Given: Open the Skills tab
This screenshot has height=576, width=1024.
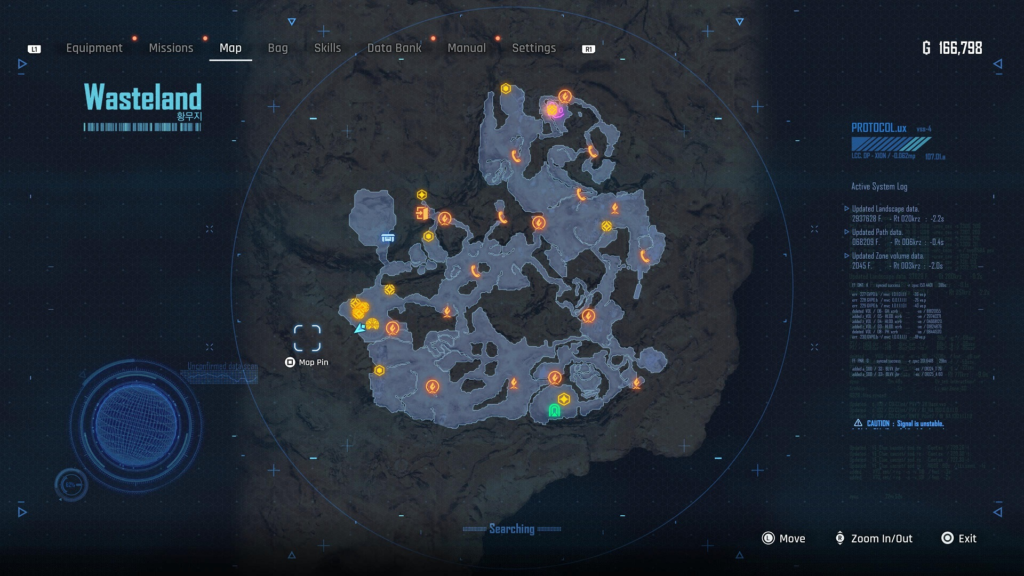Looking at the screenshot, I should pyautogui.click(x=327, y=48).
